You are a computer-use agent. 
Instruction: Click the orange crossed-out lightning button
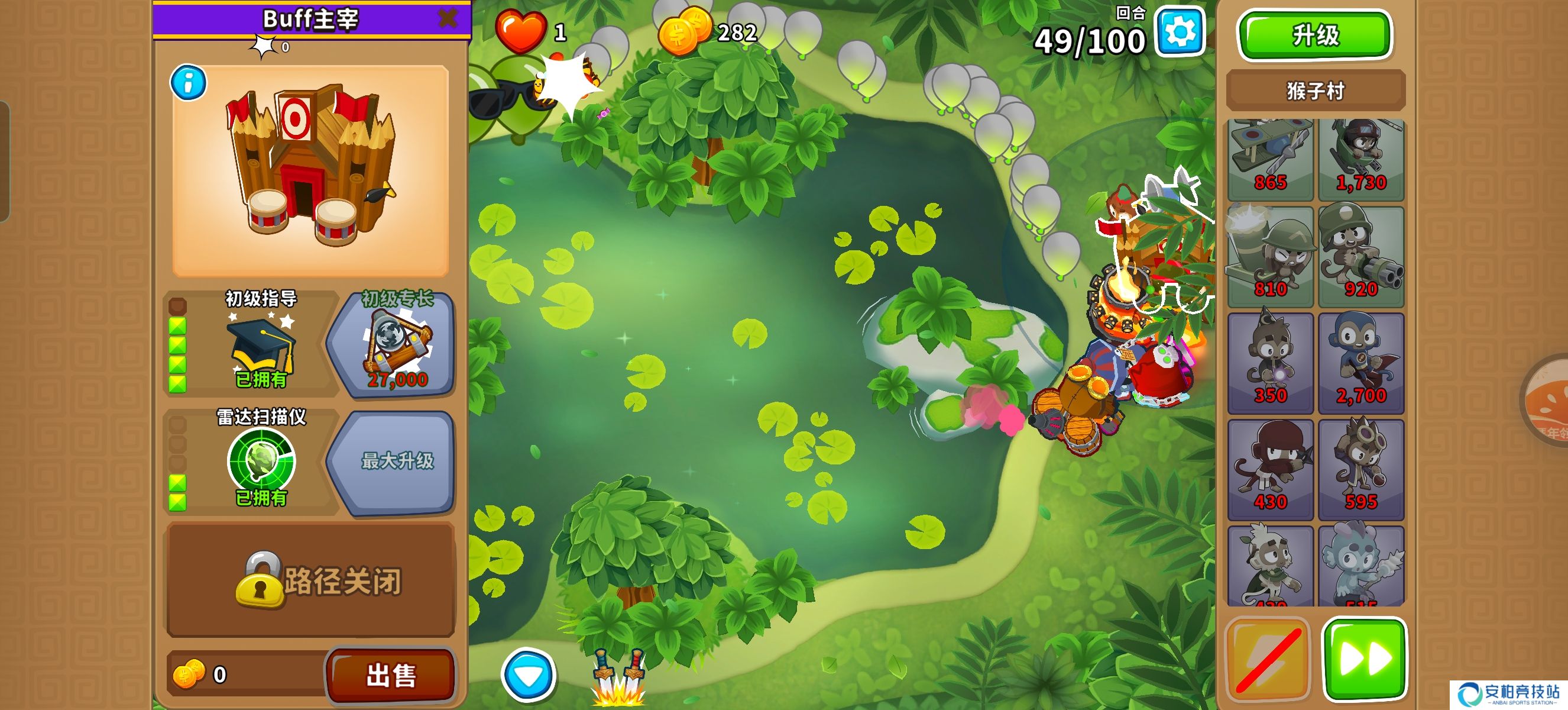(x=1267, y=659)
